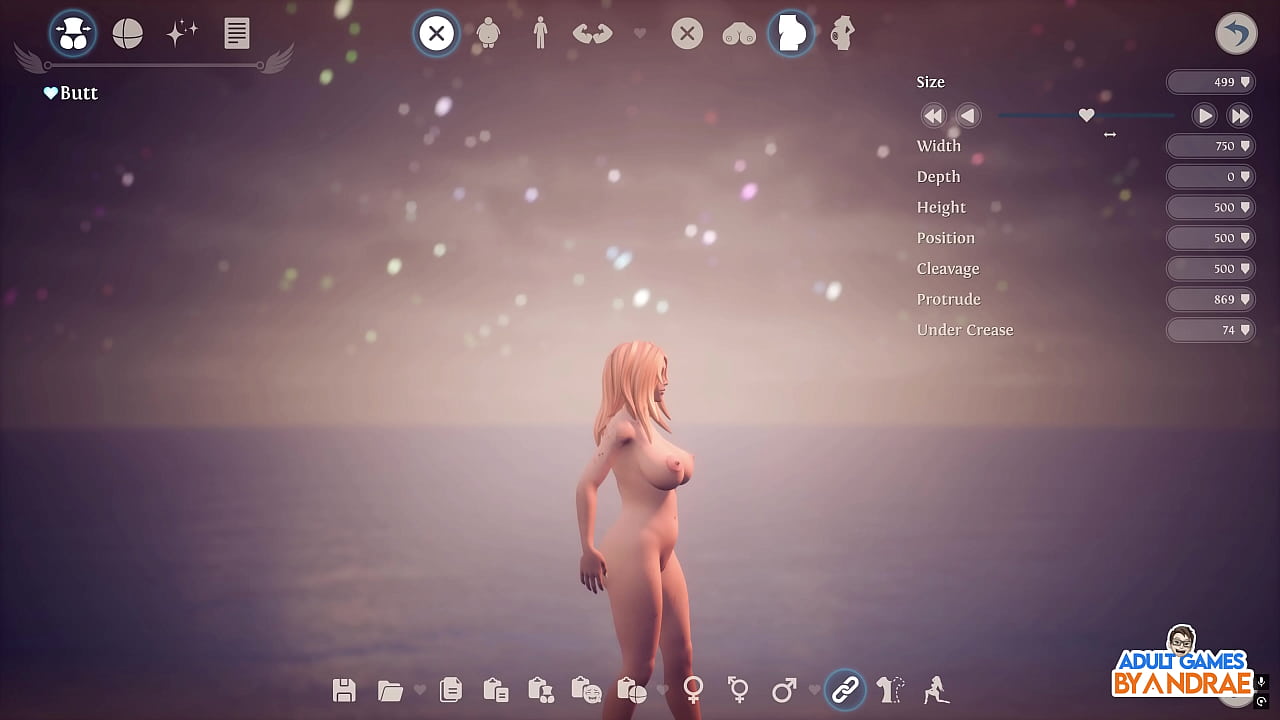Click the sparkles icon in the top-left toolbar
This screenshot has width=1280, height=720.
[182, 33]
